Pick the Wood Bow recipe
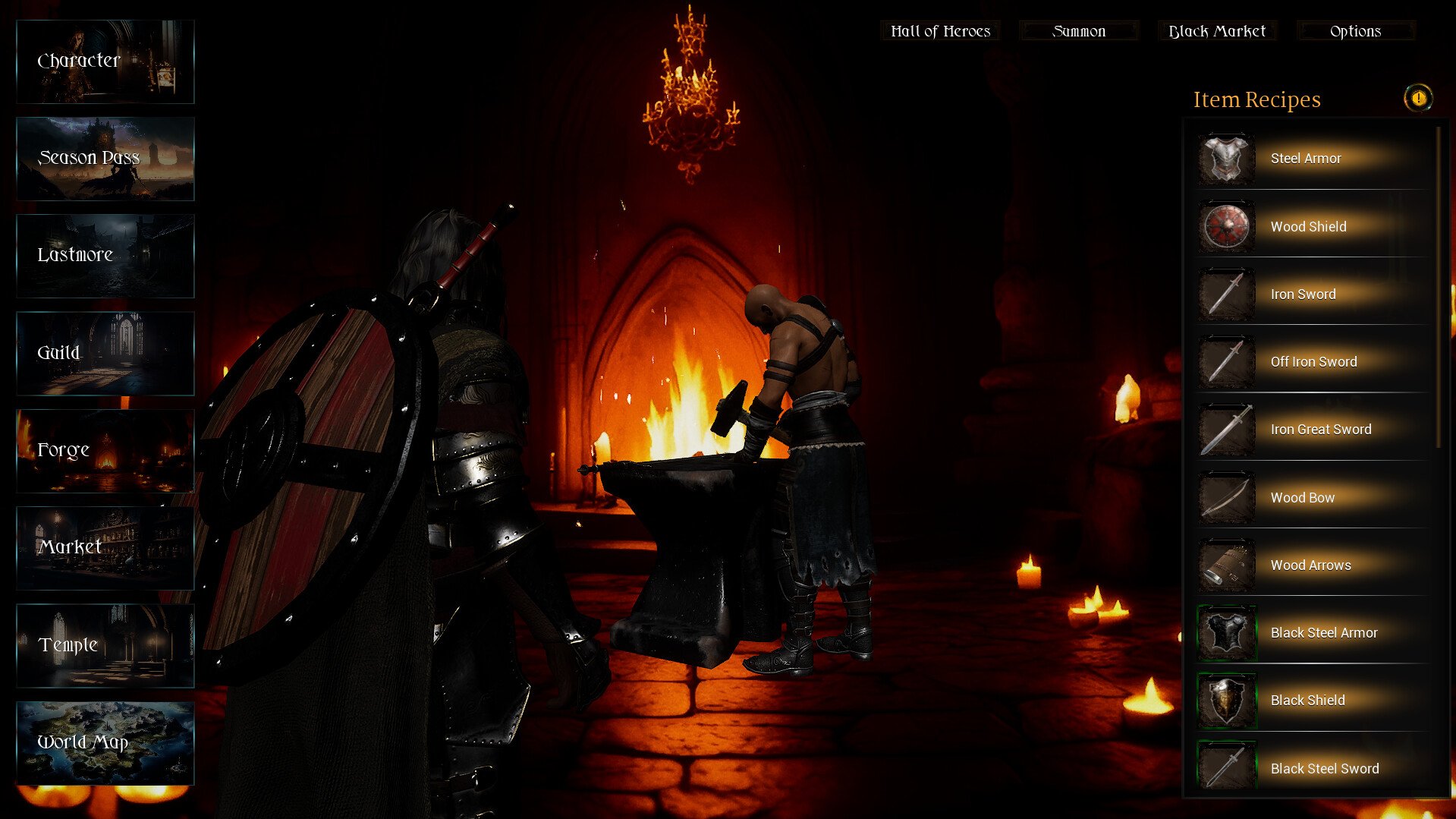The width and height of the screenshot is (1456, 819). click(x=1313, y=498)
